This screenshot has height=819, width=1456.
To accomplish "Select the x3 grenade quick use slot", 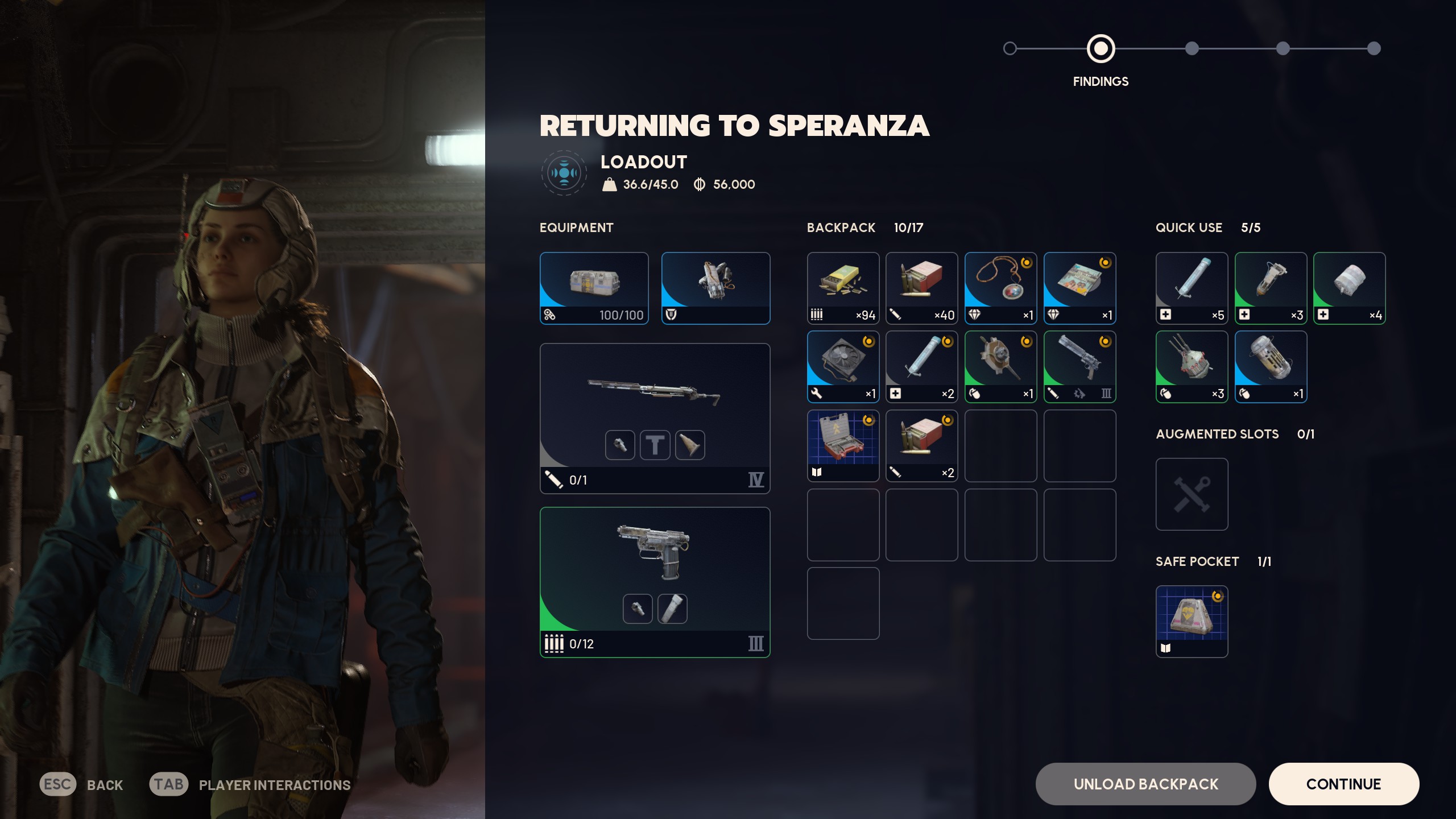I will (x=1192, y=366).
